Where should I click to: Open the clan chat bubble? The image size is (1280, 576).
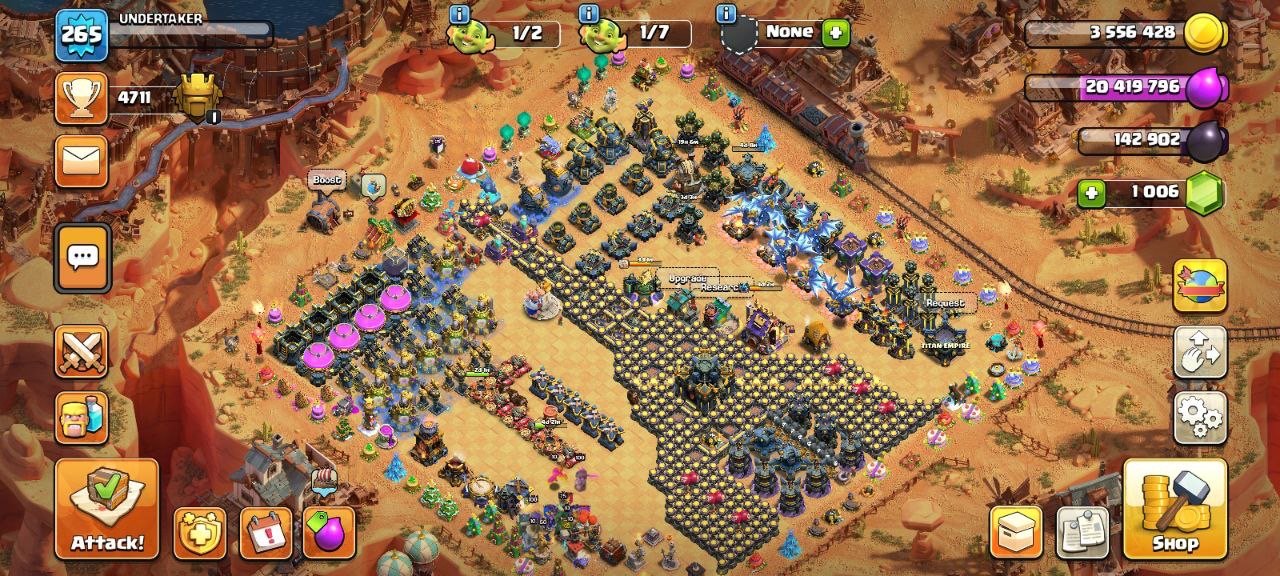coord(82,257)
